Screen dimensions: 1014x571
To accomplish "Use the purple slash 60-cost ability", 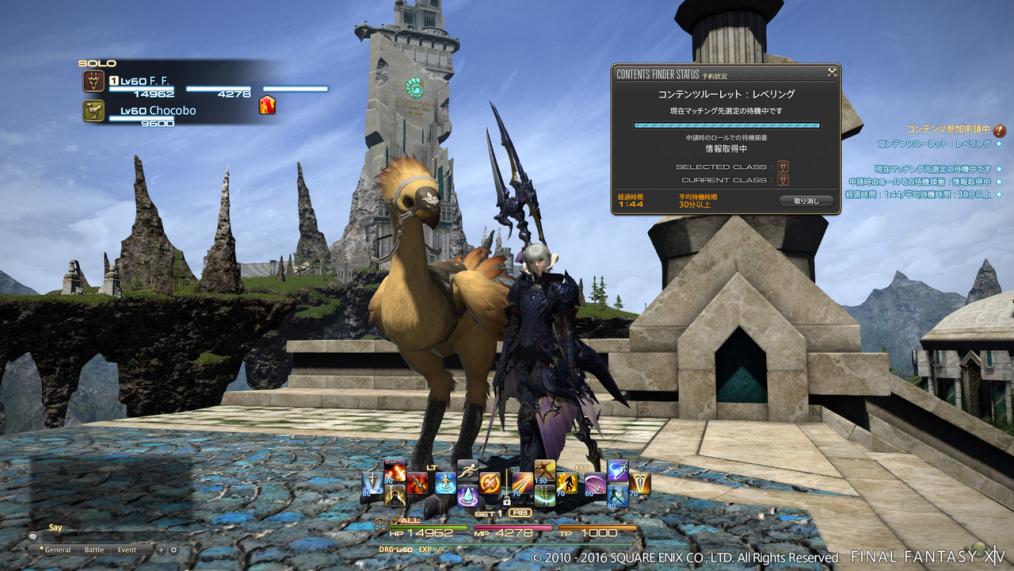I will (597, 483).
